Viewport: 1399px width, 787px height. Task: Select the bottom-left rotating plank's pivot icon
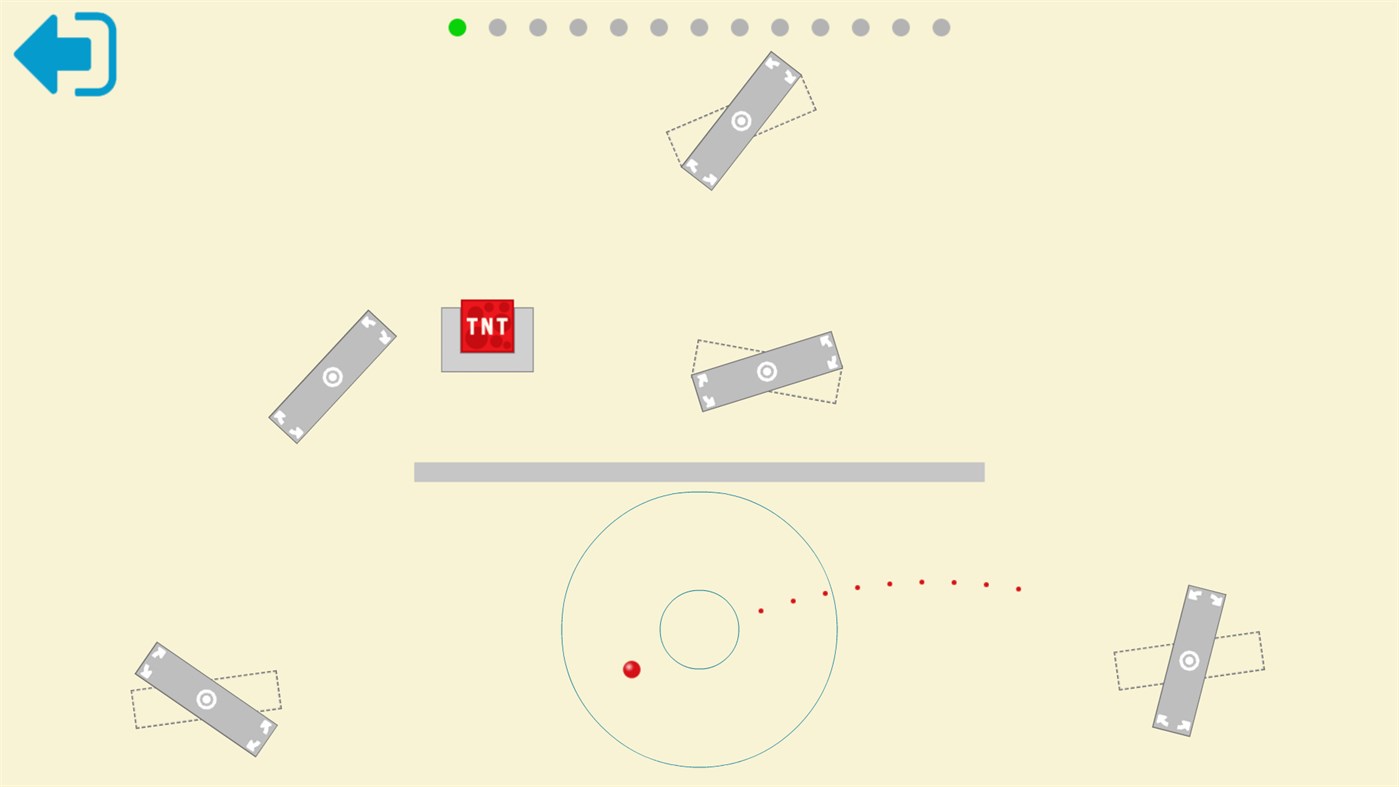tap(207, 701)
